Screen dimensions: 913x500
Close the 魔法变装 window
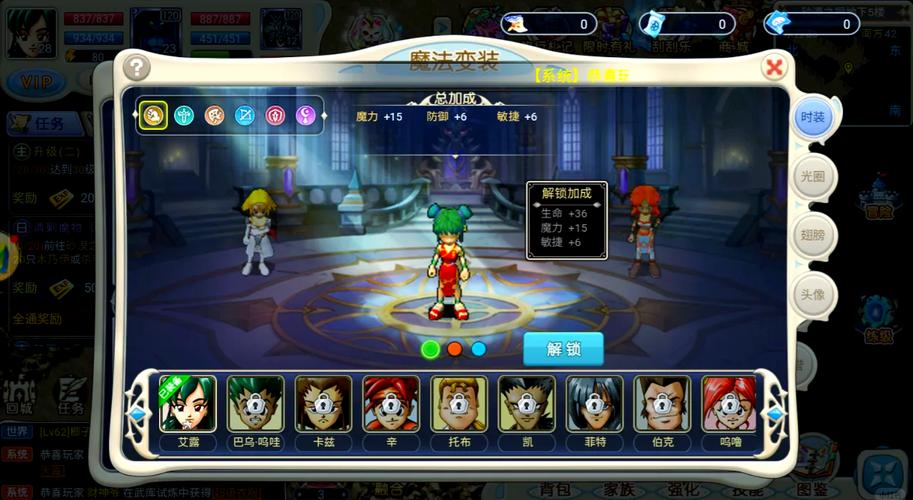click(x=773, y=68)
